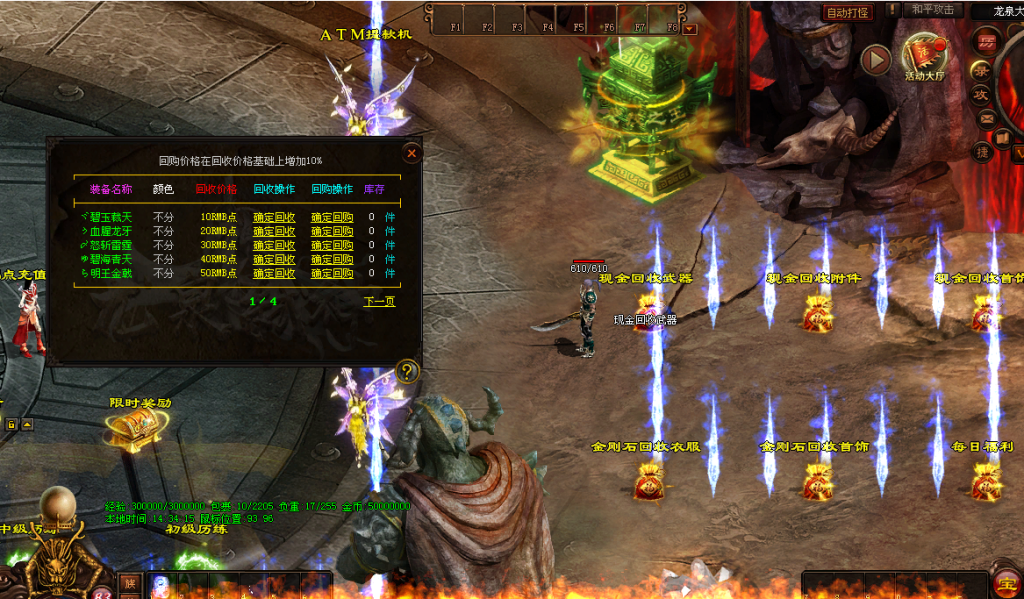Confirm buyback (确定回购) for 明王金戟
The width and height of the screenshot is (1024, 599).
point(332,273)
